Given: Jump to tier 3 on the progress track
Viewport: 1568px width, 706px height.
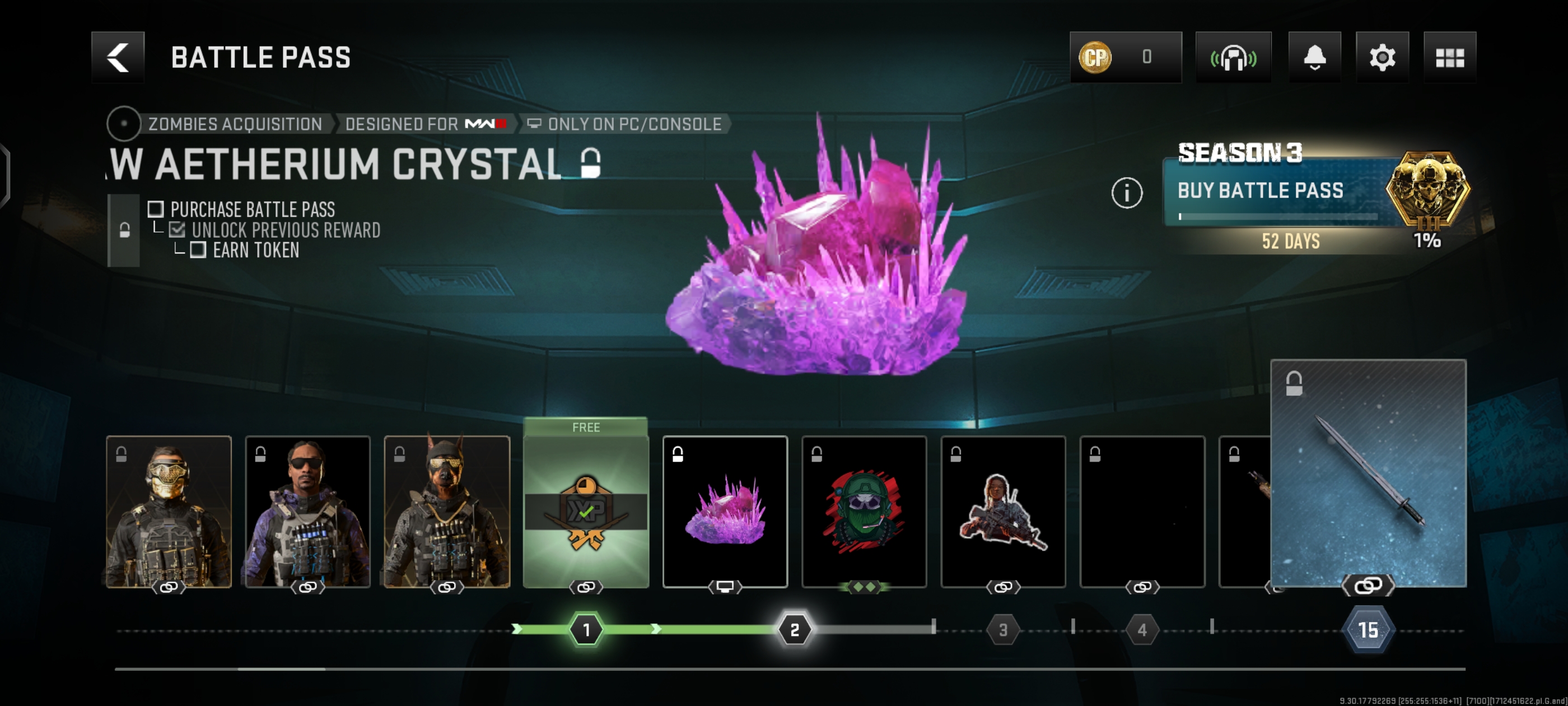Looking at the screenshot, I should coord(1002,629).
